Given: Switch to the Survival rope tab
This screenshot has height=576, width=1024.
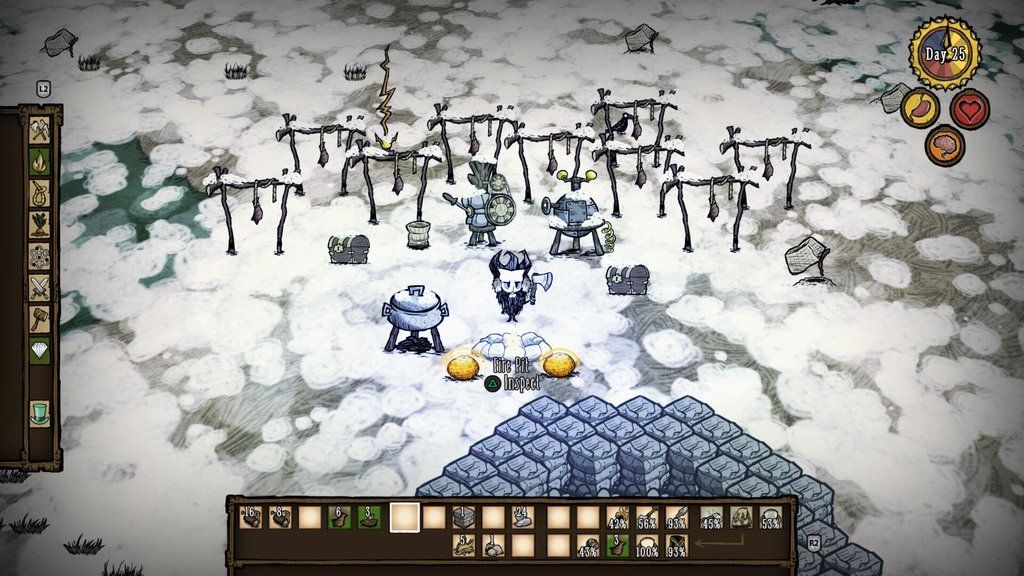Looking at the screenshot, I should point(40,192).
